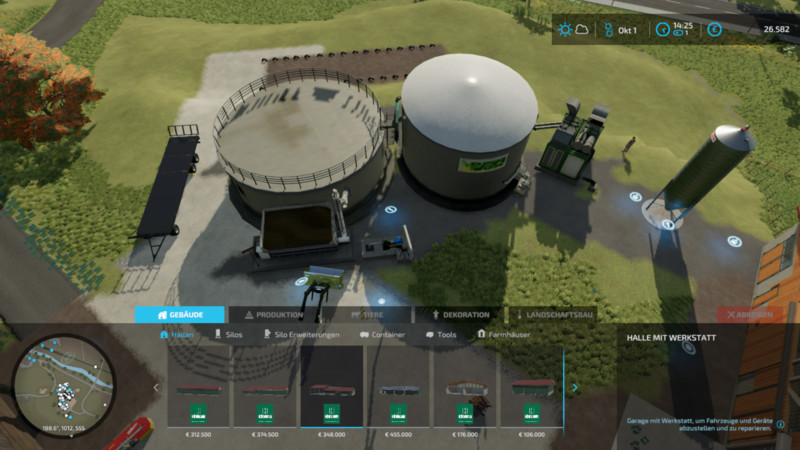Show the Silos subcategory
The width and height of the screenshot is (800, 450).
click(229, 335)
